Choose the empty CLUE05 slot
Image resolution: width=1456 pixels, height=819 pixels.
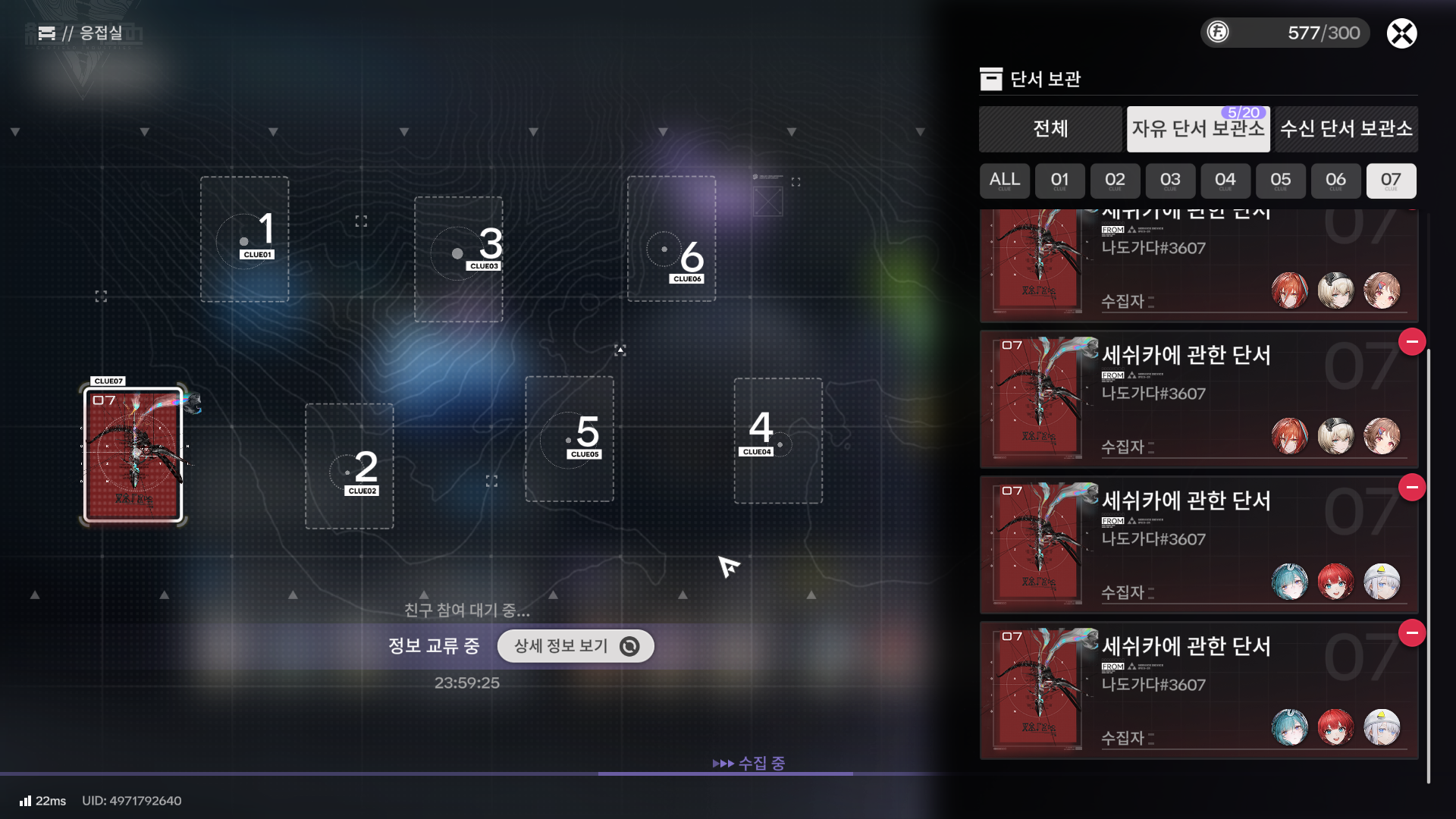click(x=569, y=438)
